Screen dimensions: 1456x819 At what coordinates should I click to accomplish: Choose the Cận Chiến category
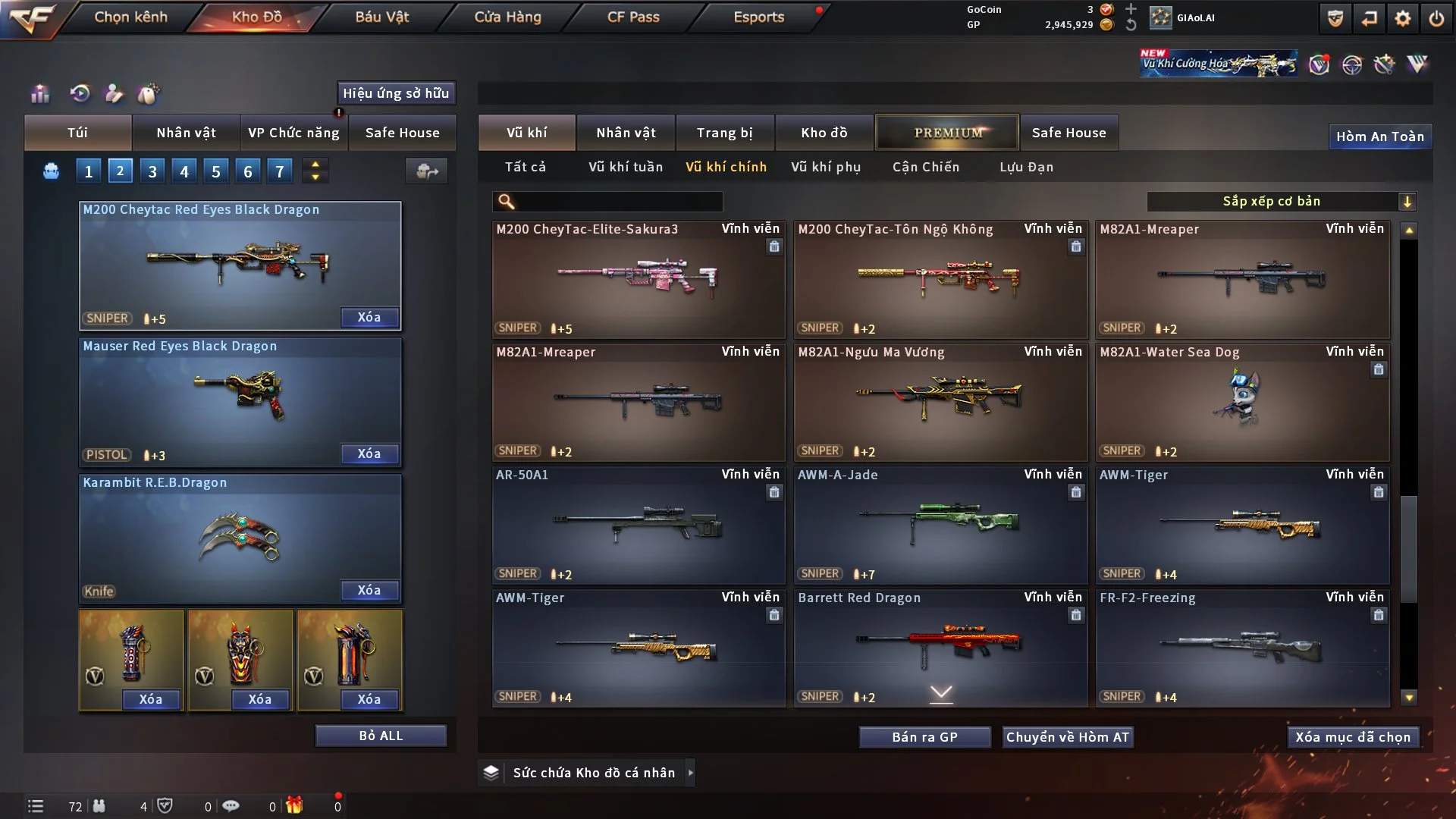926,167
